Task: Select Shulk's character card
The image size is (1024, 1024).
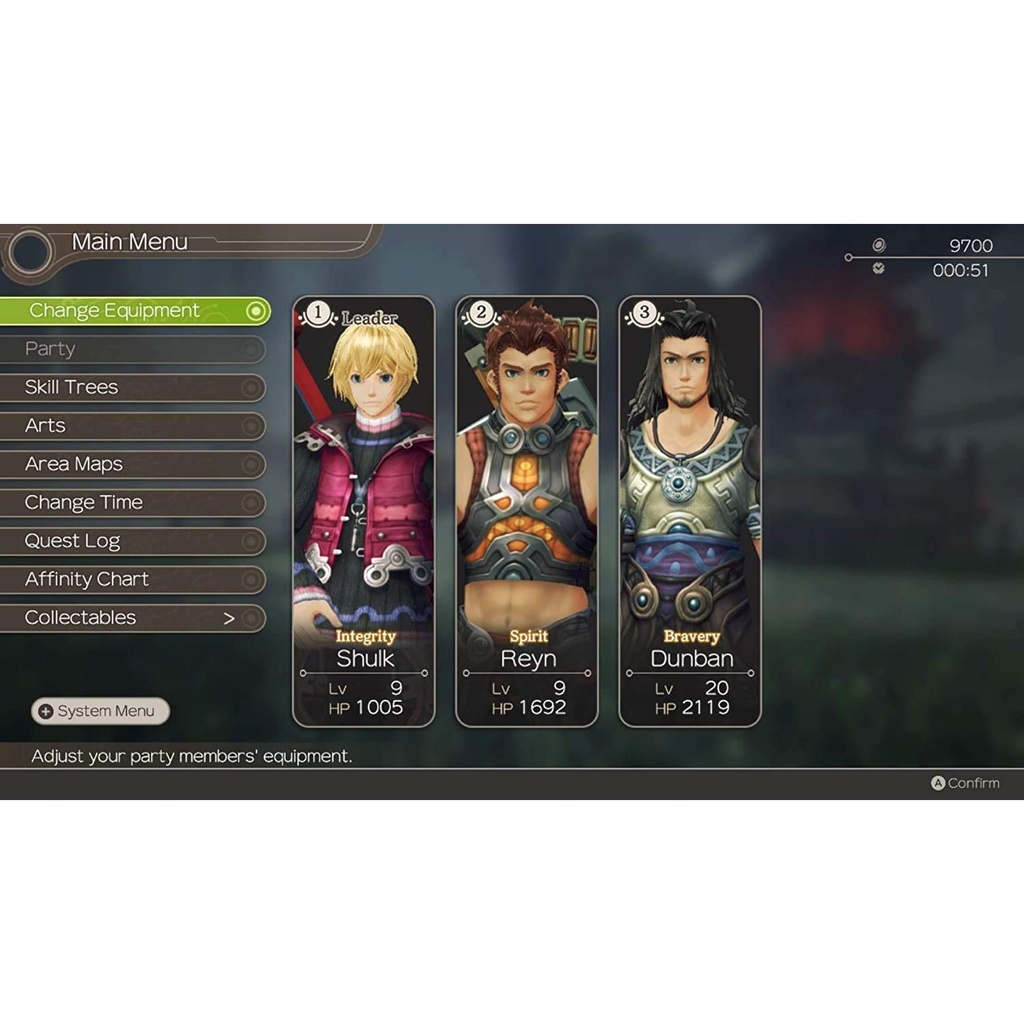Action: point(364,510)
